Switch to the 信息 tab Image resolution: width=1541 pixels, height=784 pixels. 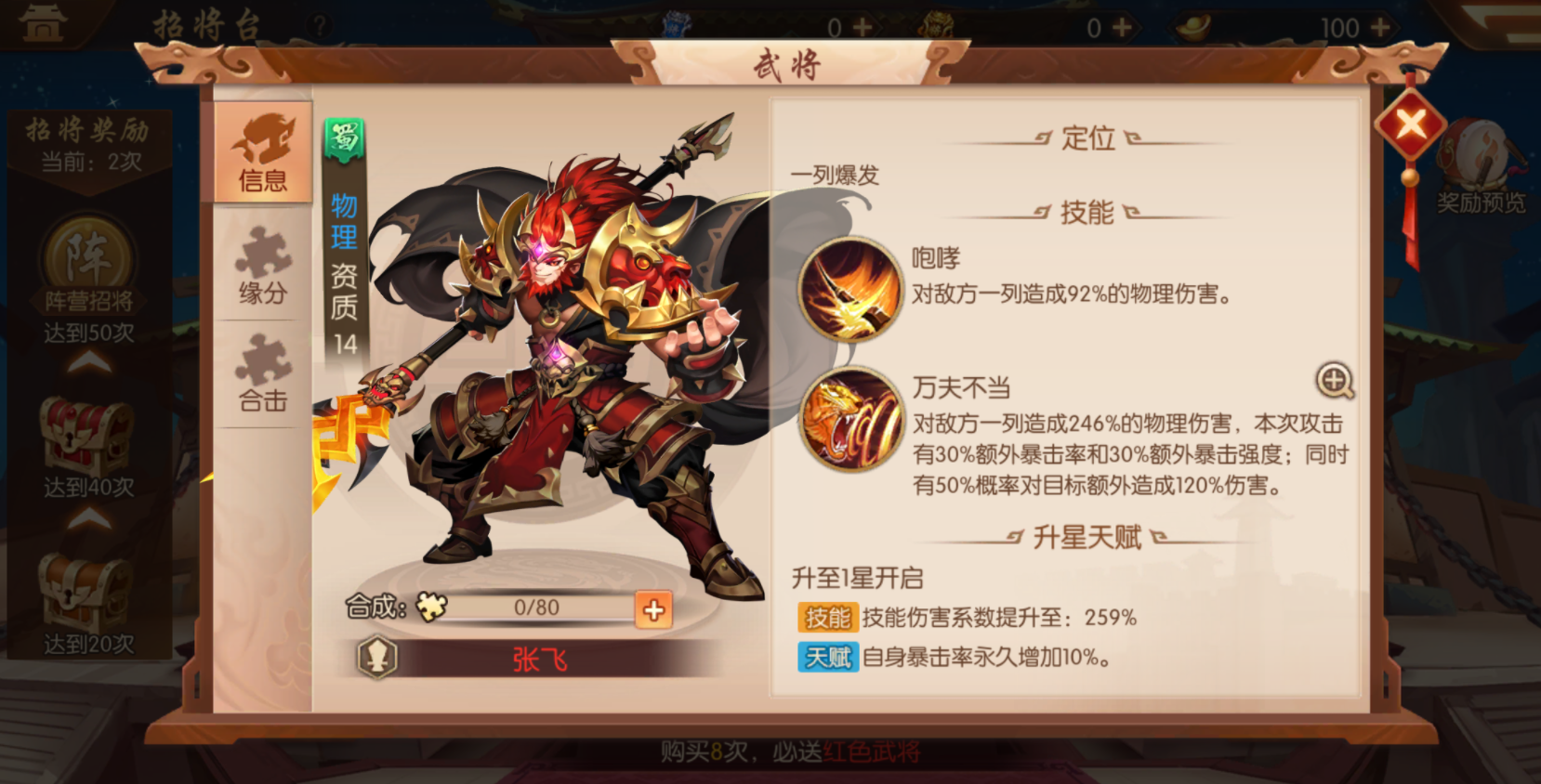pyautogui.click(x=263, y=156)
